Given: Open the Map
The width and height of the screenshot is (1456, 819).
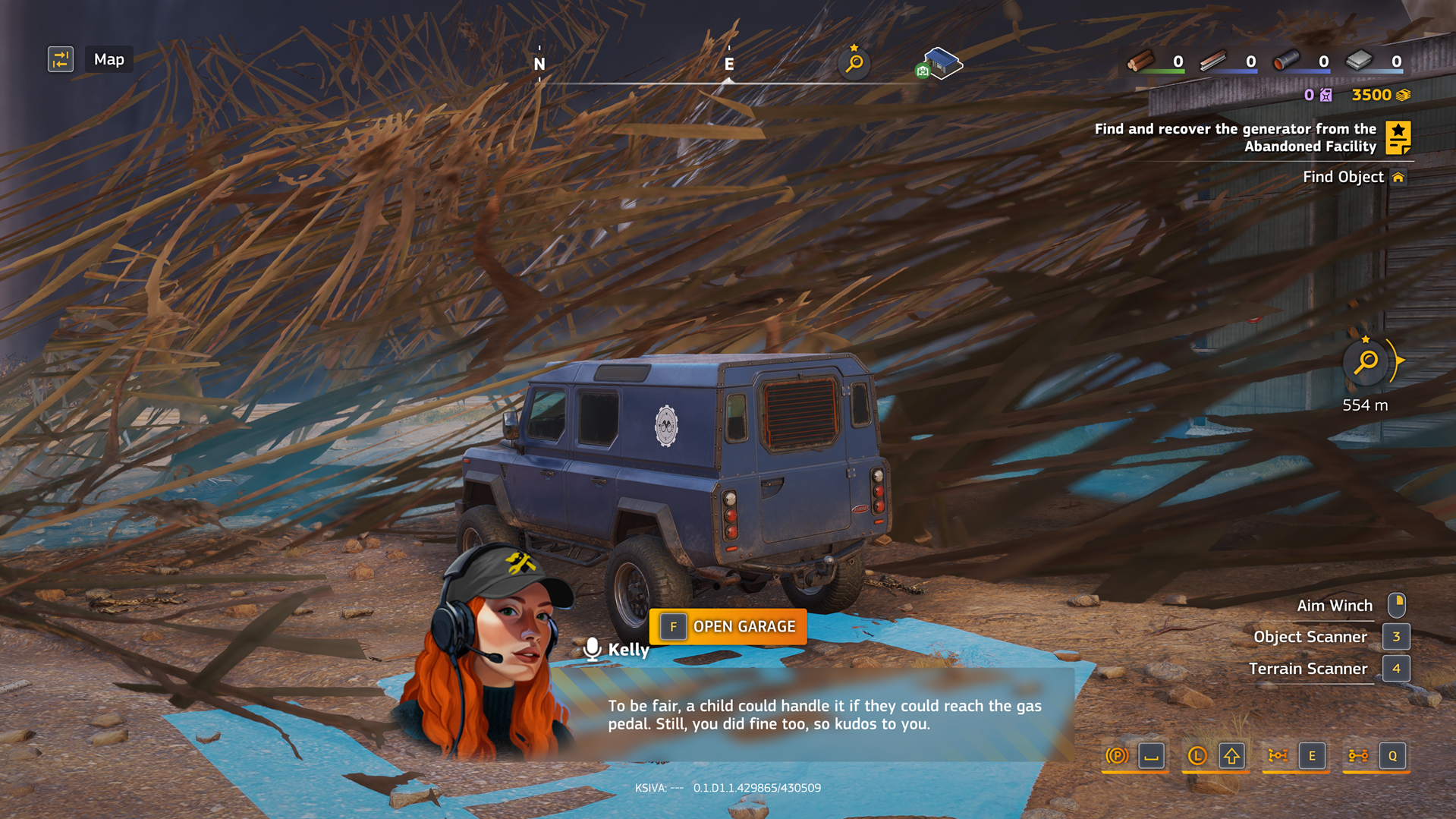Looking at the screenshot, I should click(108, 59).
